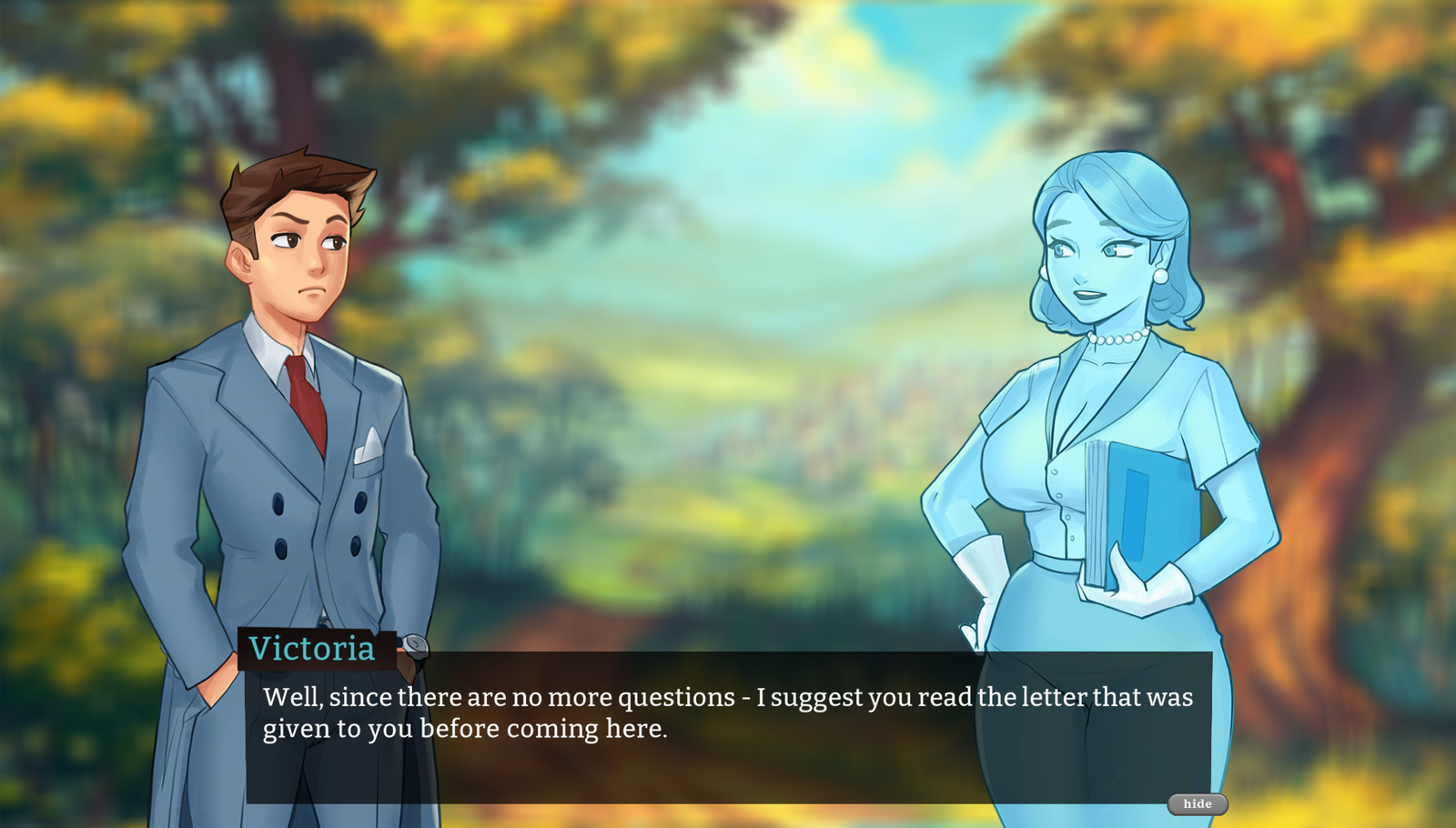Click Victoria's pearl earring
This screenshot has height=828, width=1456.
point(1162,276)
